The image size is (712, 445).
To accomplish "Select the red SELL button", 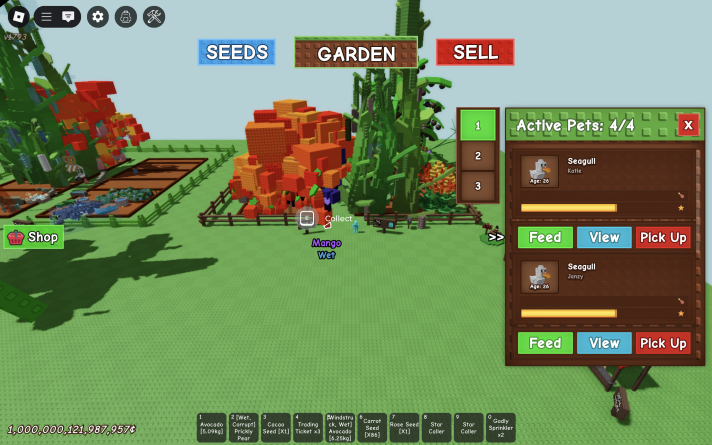I will [475, 52].
